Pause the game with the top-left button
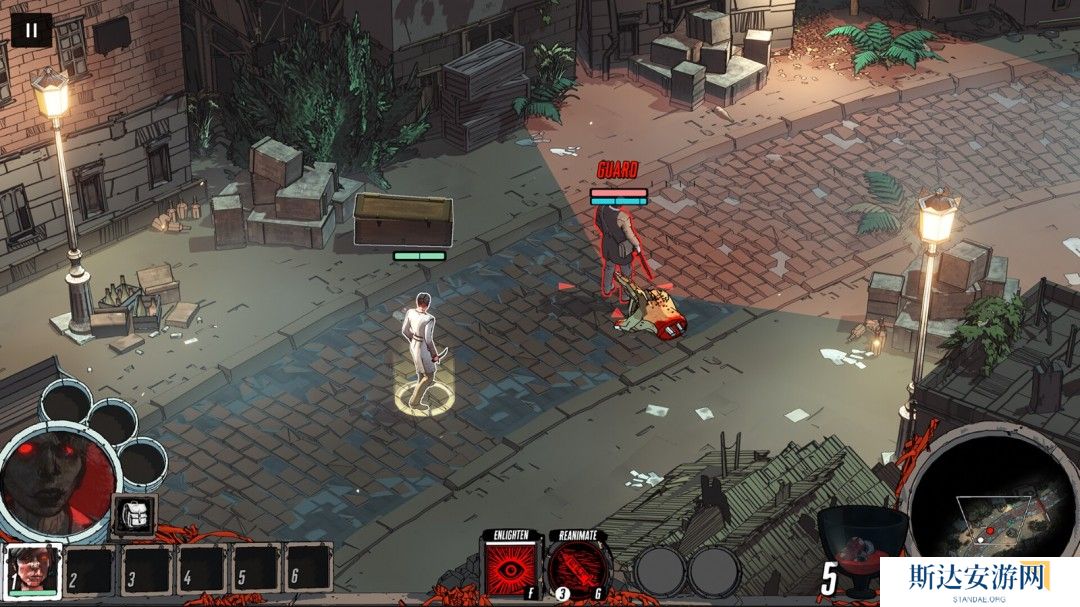The image size is (1080, 607). click(31, 30)
